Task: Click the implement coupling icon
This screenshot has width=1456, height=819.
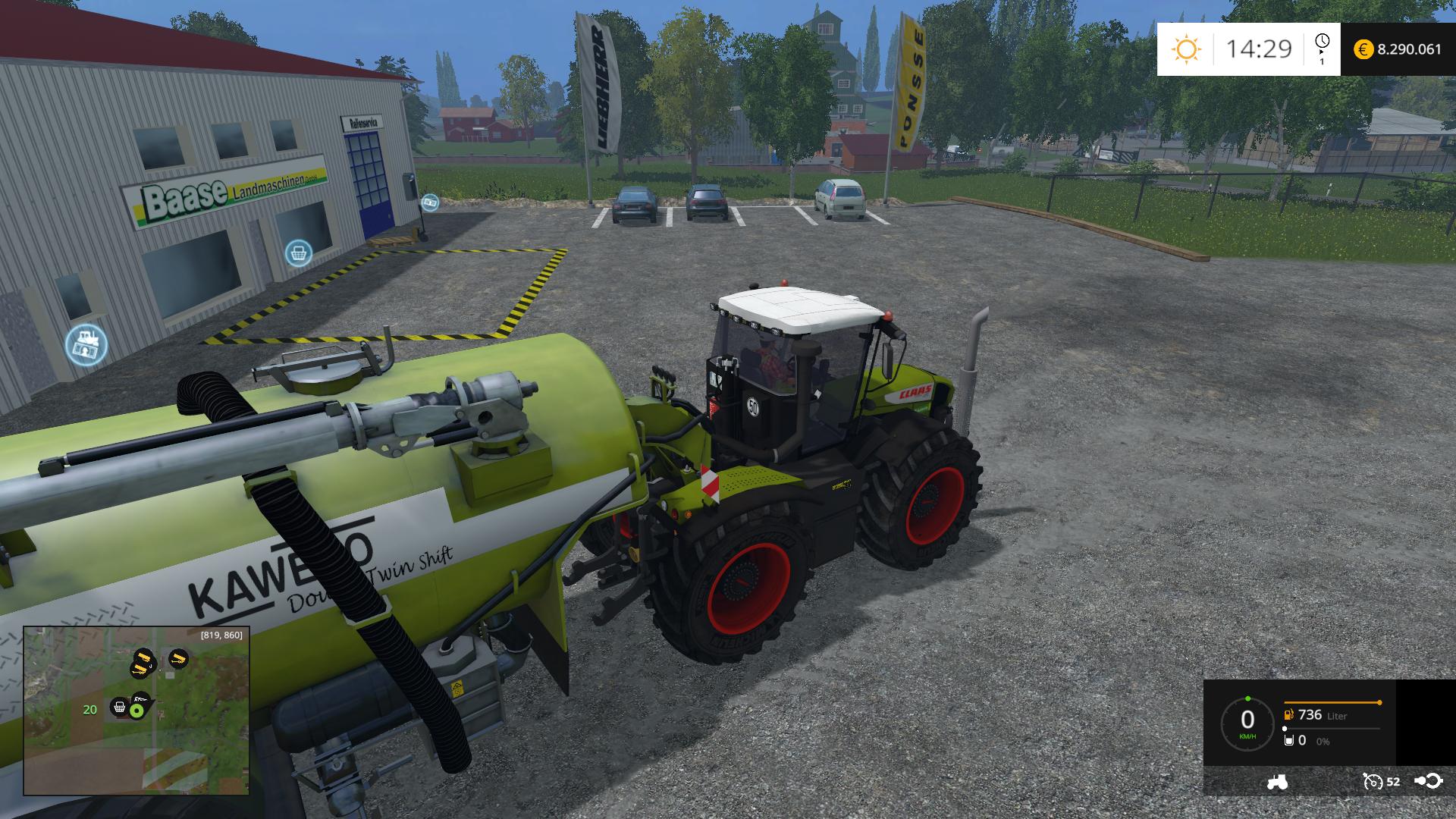Action: tap(1428, 781)
